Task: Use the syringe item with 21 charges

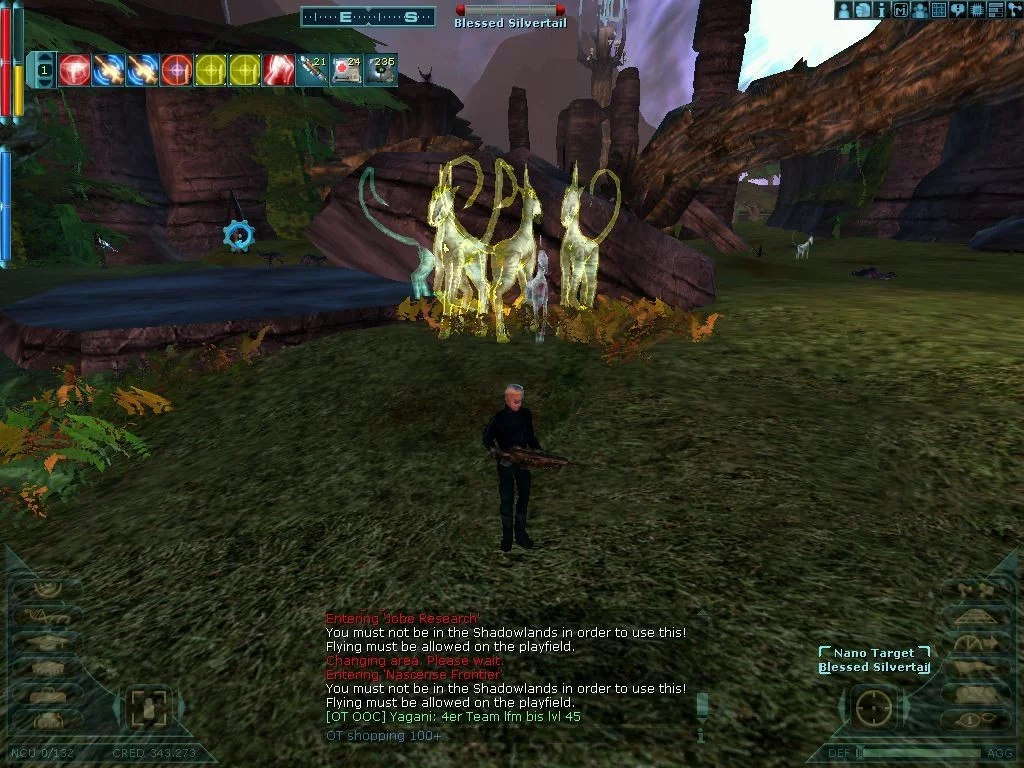Action: [313, 70]
